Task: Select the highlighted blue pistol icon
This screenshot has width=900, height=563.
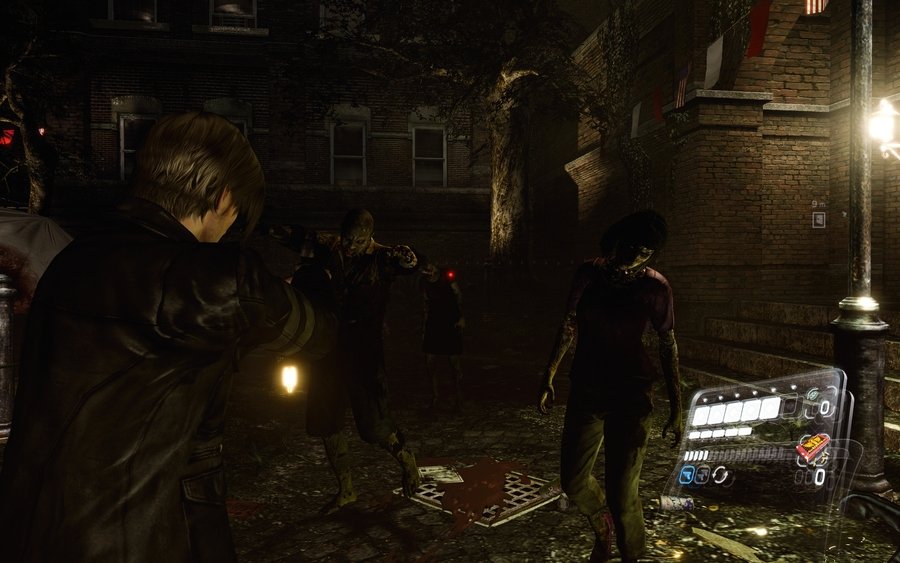Action: click(x=686, y=476)
